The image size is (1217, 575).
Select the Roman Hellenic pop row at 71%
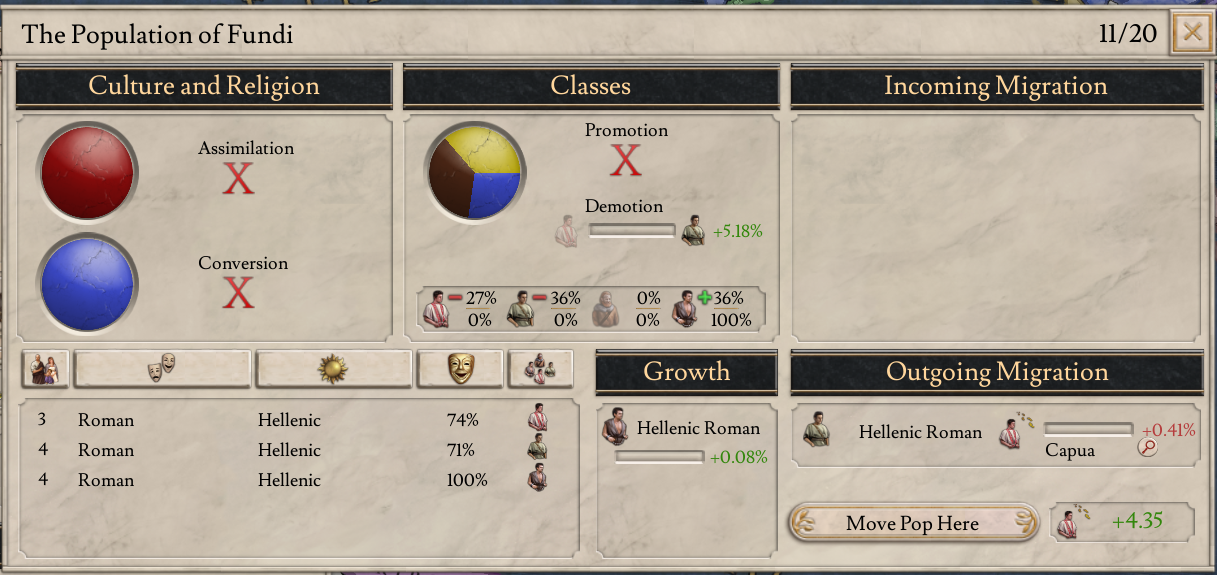[x=290, y=450]
